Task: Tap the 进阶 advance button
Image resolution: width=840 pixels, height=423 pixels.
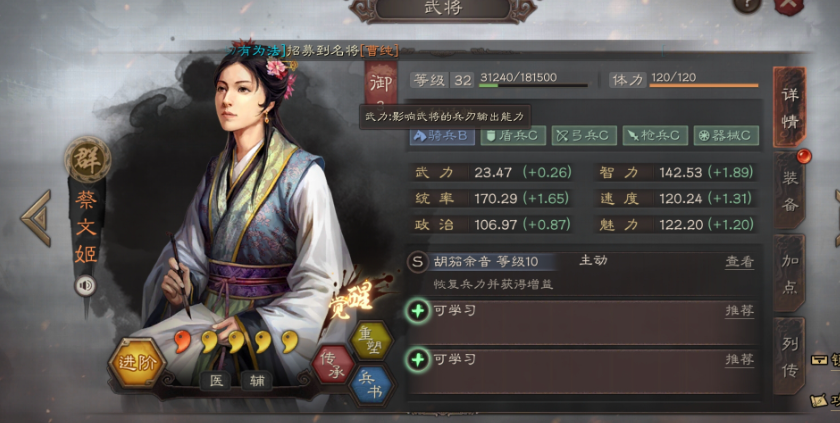Action: pyautogui.click(x=135, y=364)
